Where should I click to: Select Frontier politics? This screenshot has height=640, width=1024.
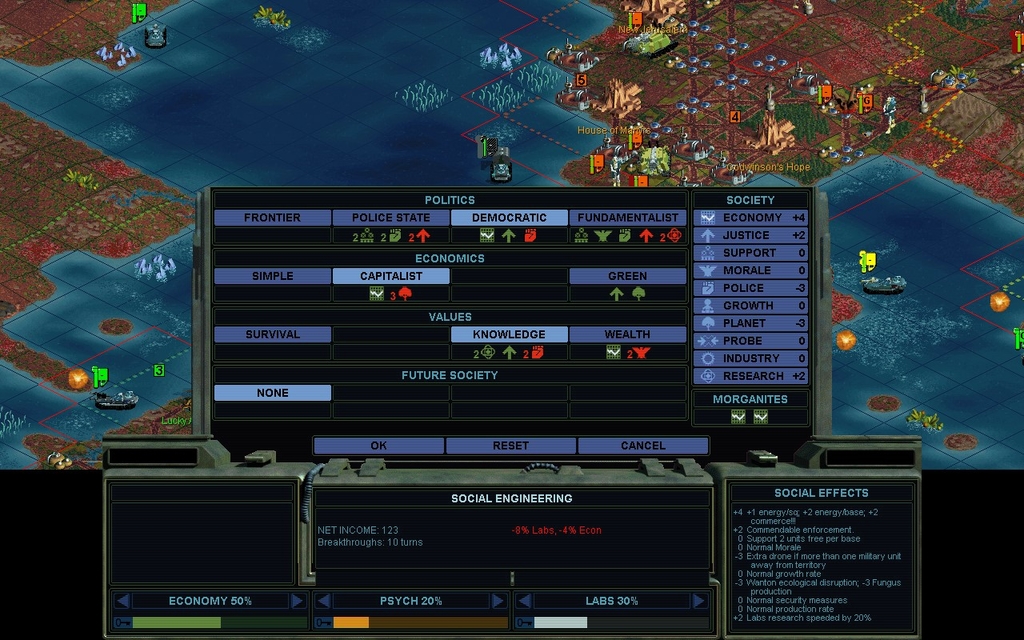pyautogui.click(x=272, y=218)
